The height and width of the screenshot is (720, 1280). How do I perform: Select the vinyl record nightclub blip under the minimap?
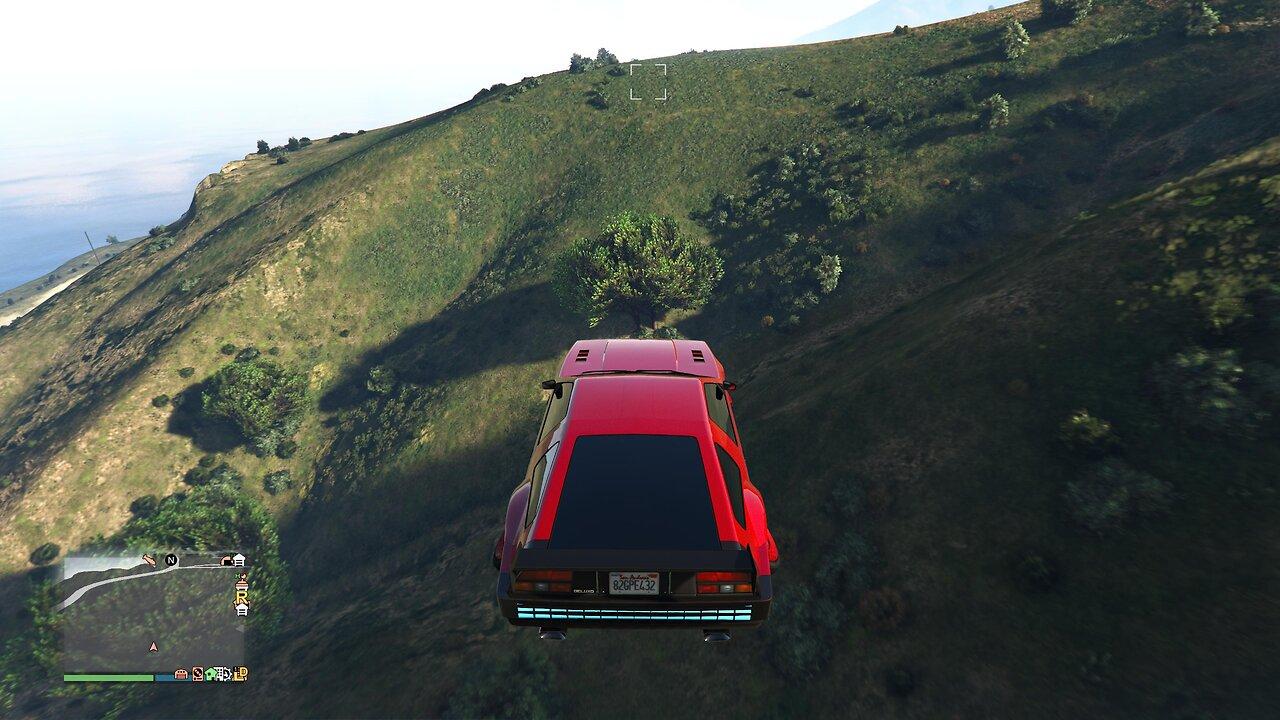tap(197, 673)
